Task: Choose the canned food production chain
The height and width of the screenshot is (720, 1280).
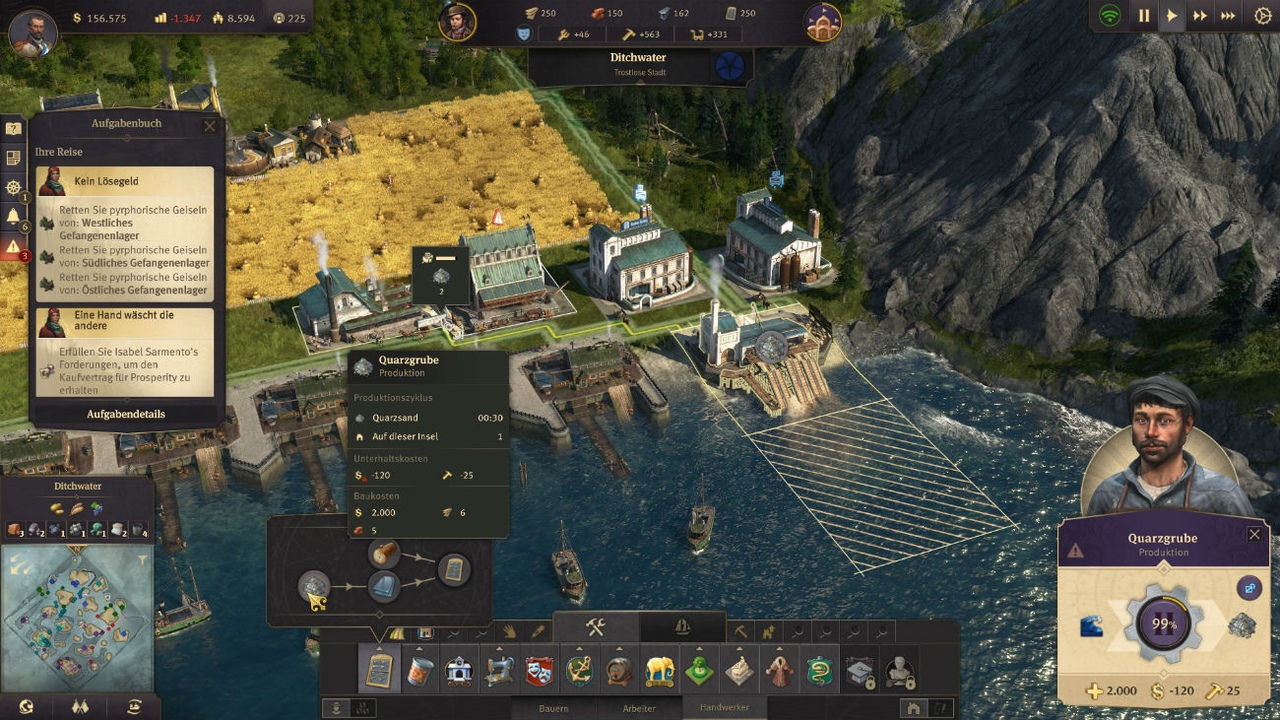Action: [419, 671]
